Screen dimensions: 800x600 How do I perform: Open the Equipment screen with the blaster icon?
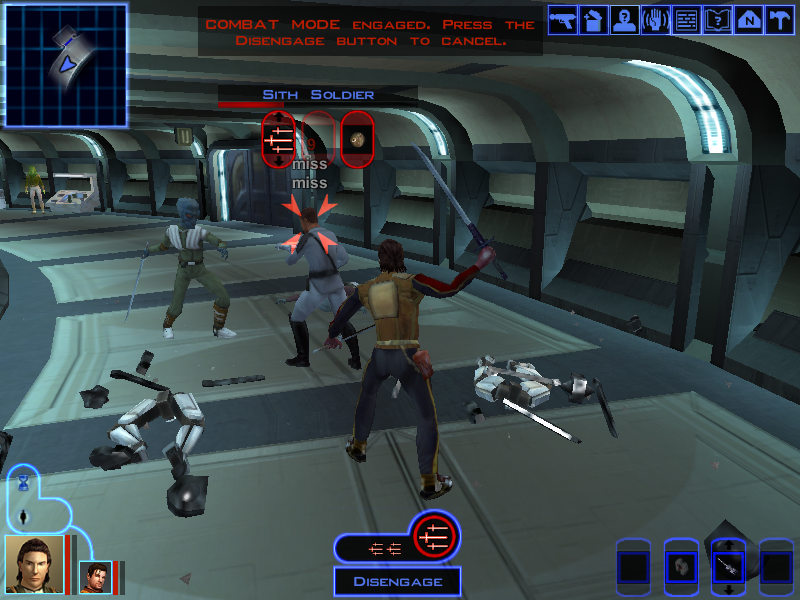coord(562,20)
